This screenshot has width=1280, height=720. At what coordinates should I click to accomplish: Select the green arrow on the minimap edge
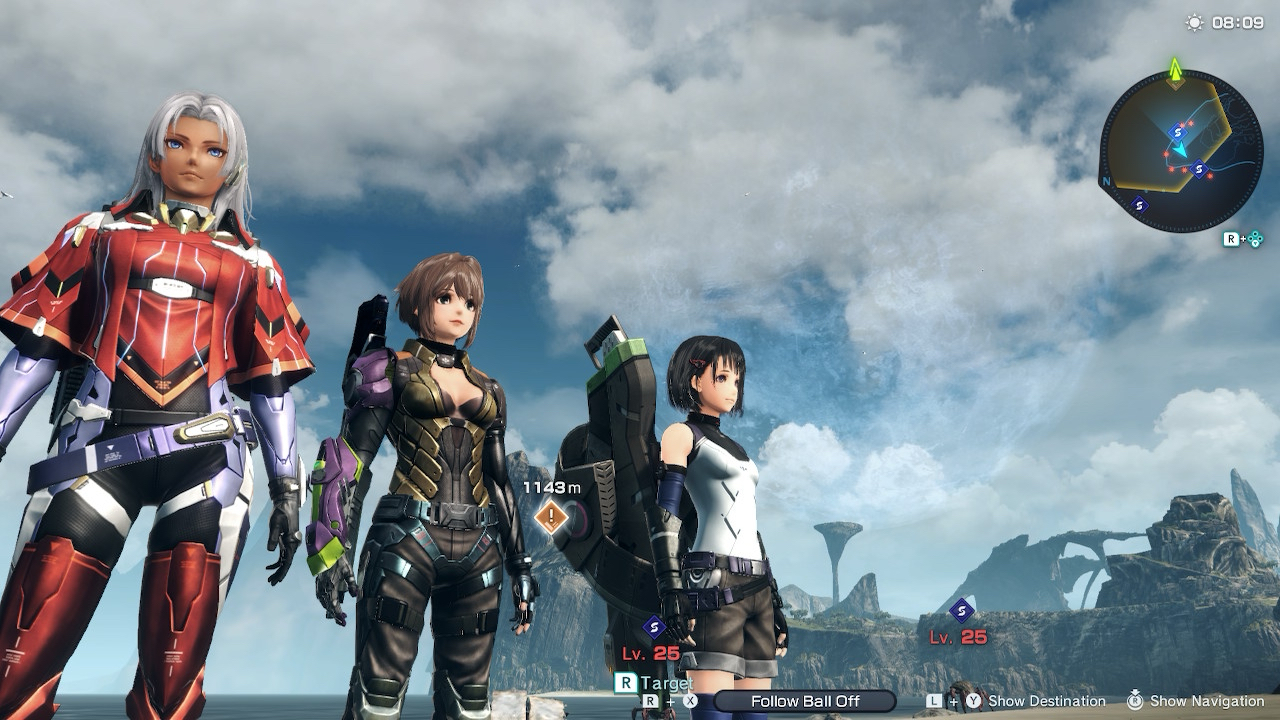click(1176, 68)
